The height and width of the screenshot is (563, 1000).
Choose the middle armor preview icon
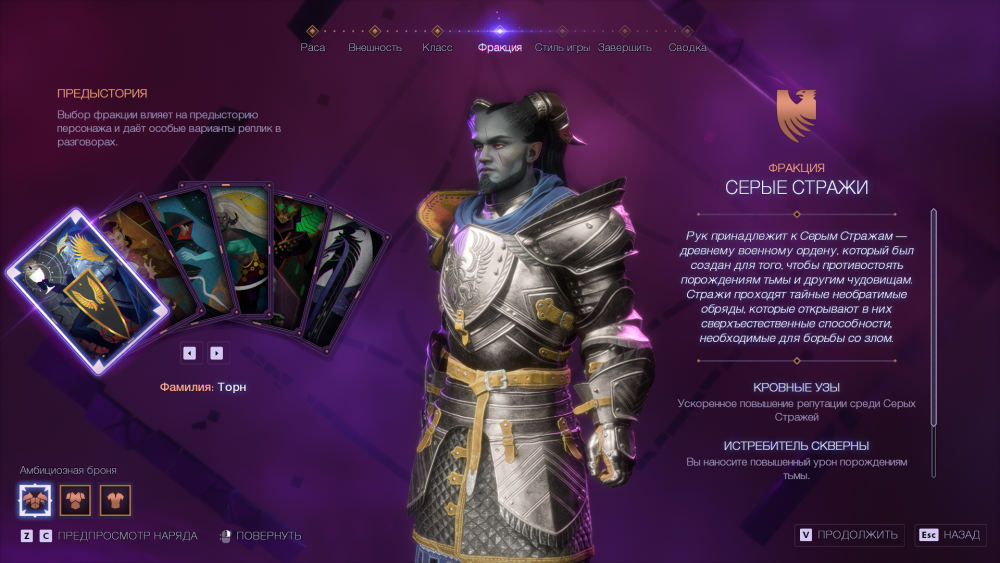point(75,499)
